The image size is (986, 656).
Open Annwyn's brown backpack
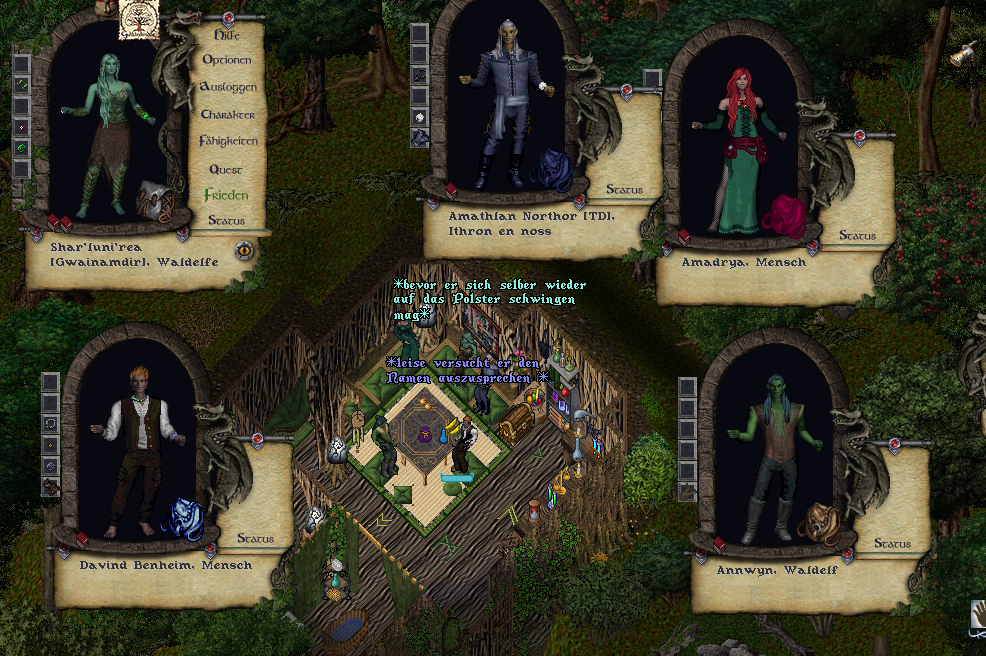click(x=818, y=523)
